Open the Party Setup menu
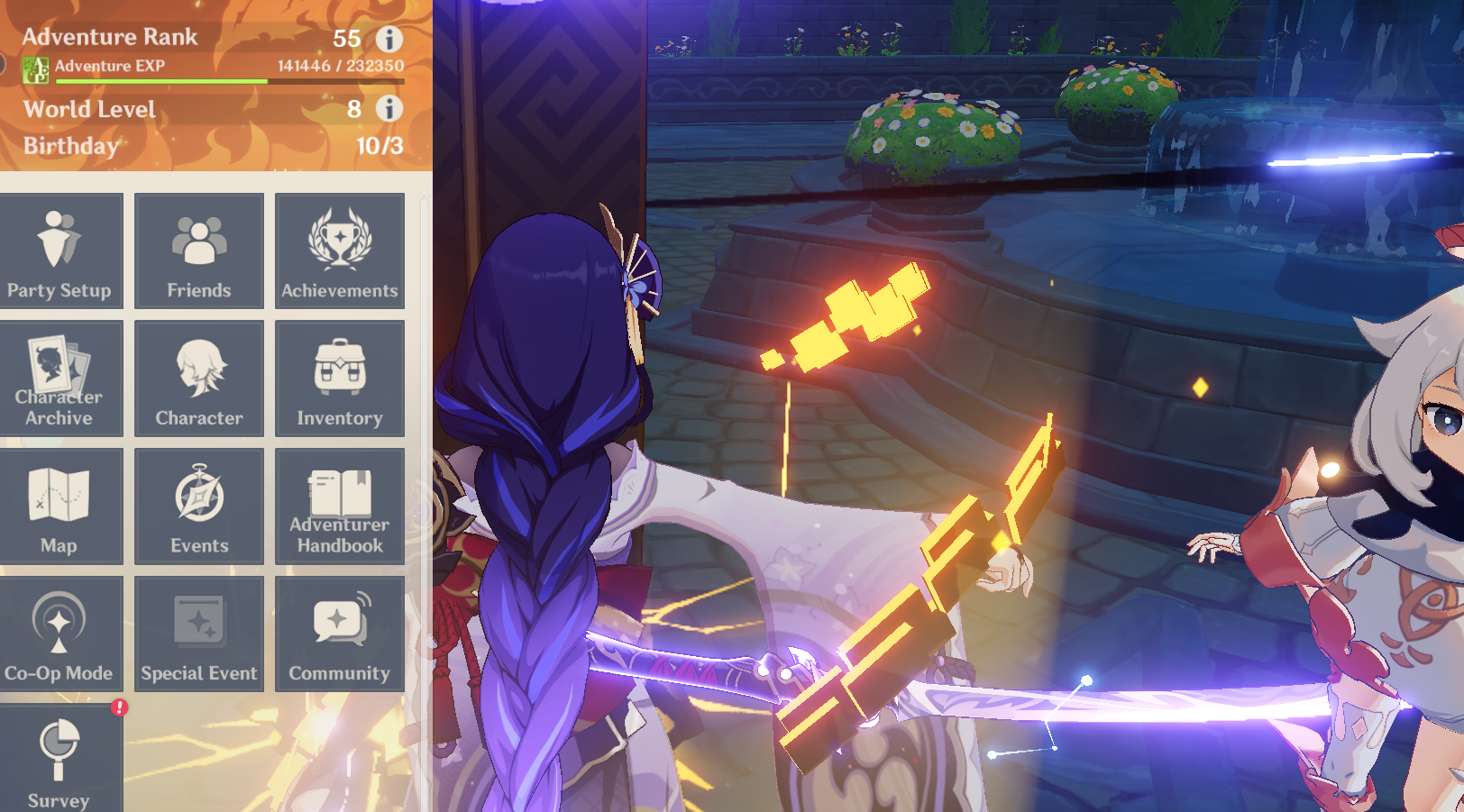Image resolution: width=1464 pixels, height=812 pixels. pyautogui.click(x=59, y=251)
